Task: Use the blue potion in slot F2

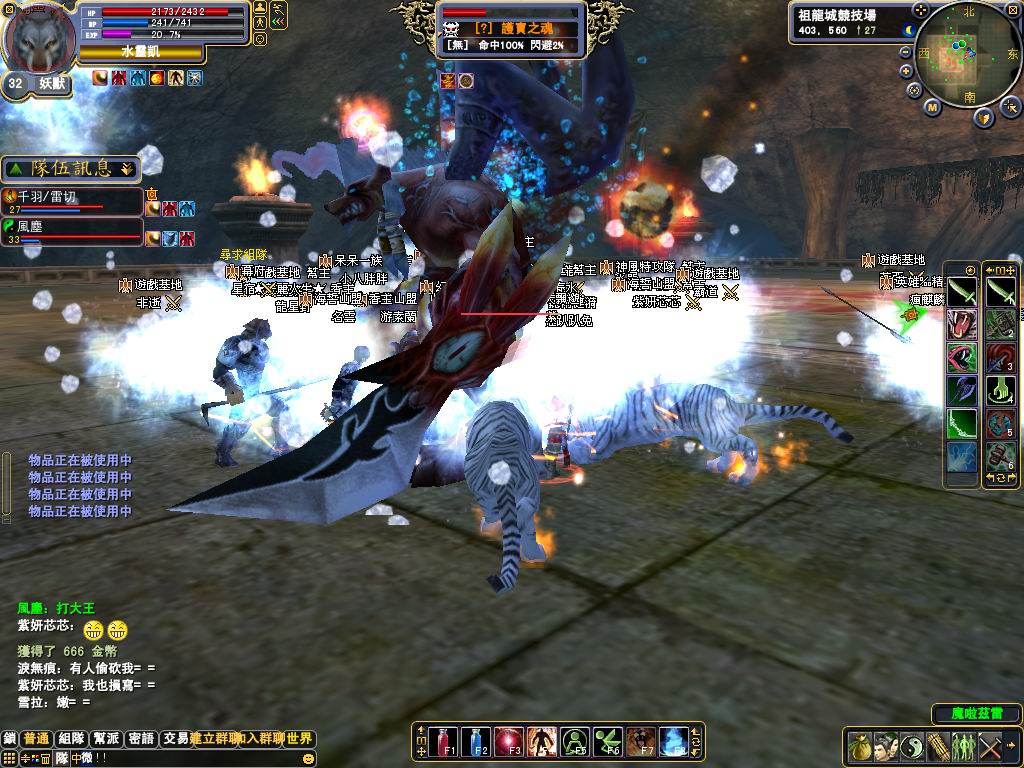Action: coord(476,741)
